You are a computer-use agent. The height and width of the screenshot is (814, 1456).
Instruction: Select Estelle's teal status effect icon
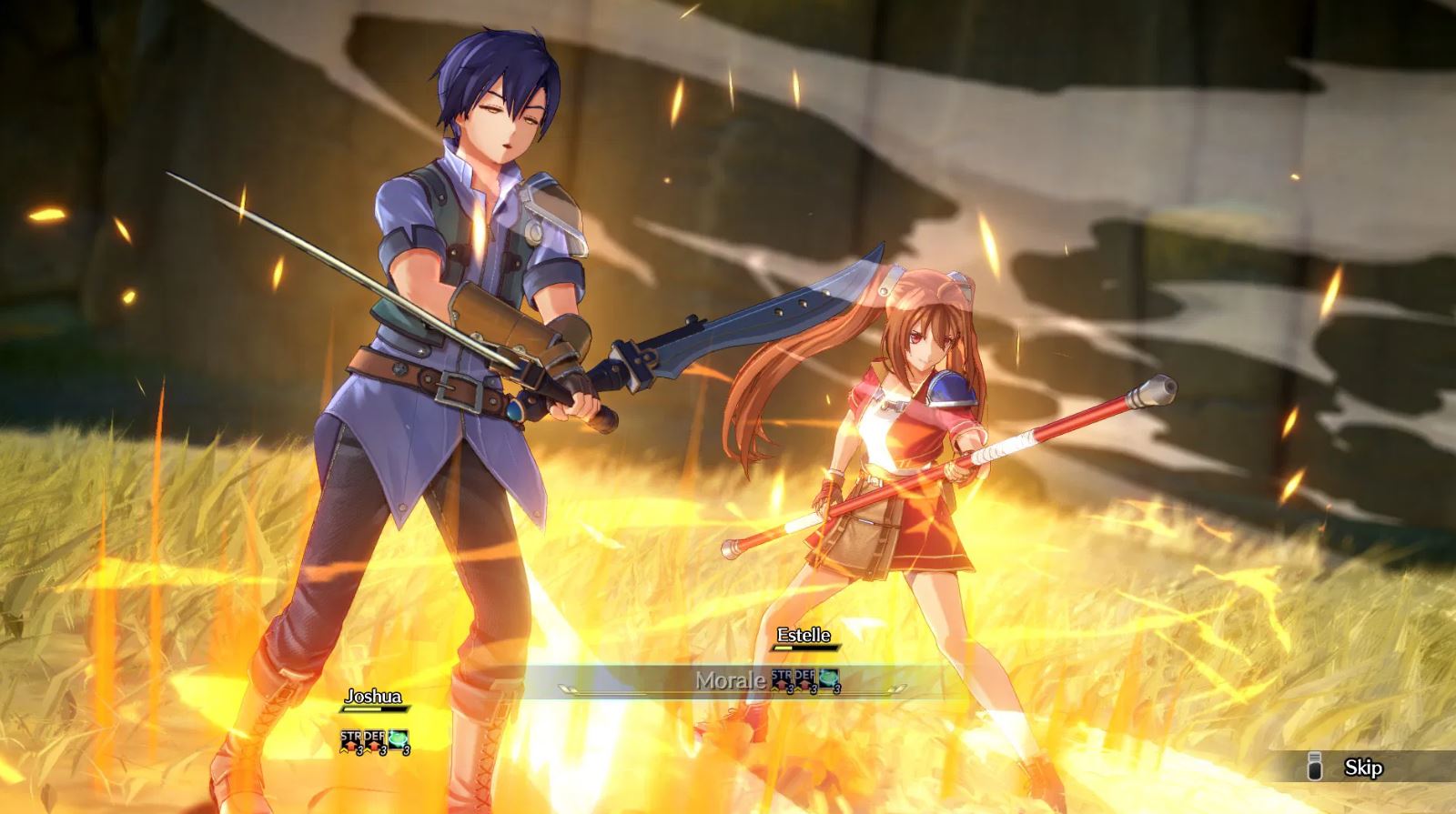tap(828, 678)
